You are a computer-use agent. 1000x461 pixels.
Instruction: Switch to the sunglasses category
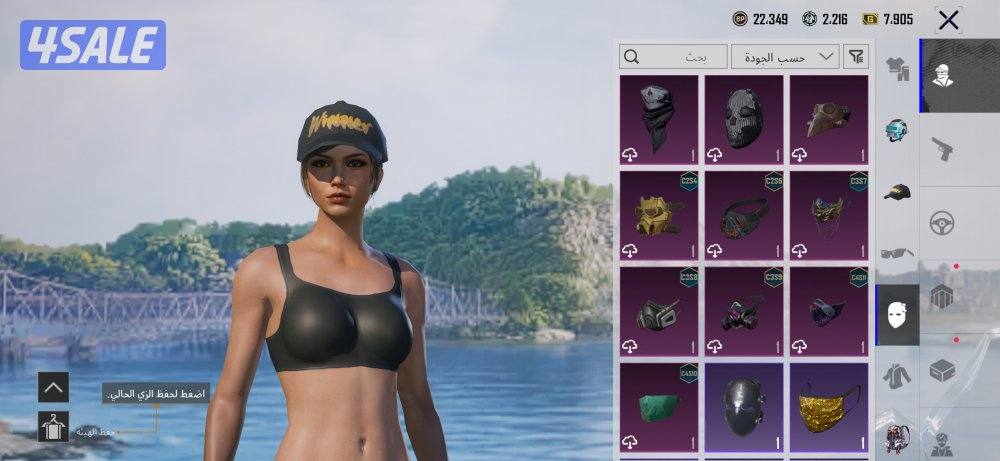click(x=897, y=254)
